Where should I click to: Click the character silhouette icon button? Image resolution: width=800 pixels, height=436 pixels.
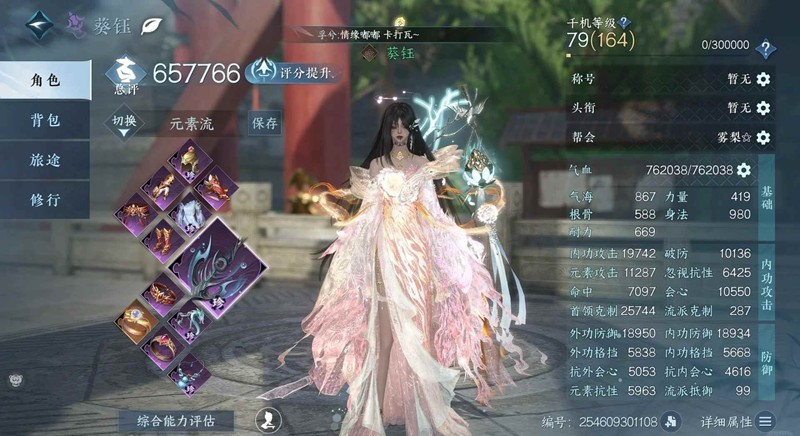(267, 420)
